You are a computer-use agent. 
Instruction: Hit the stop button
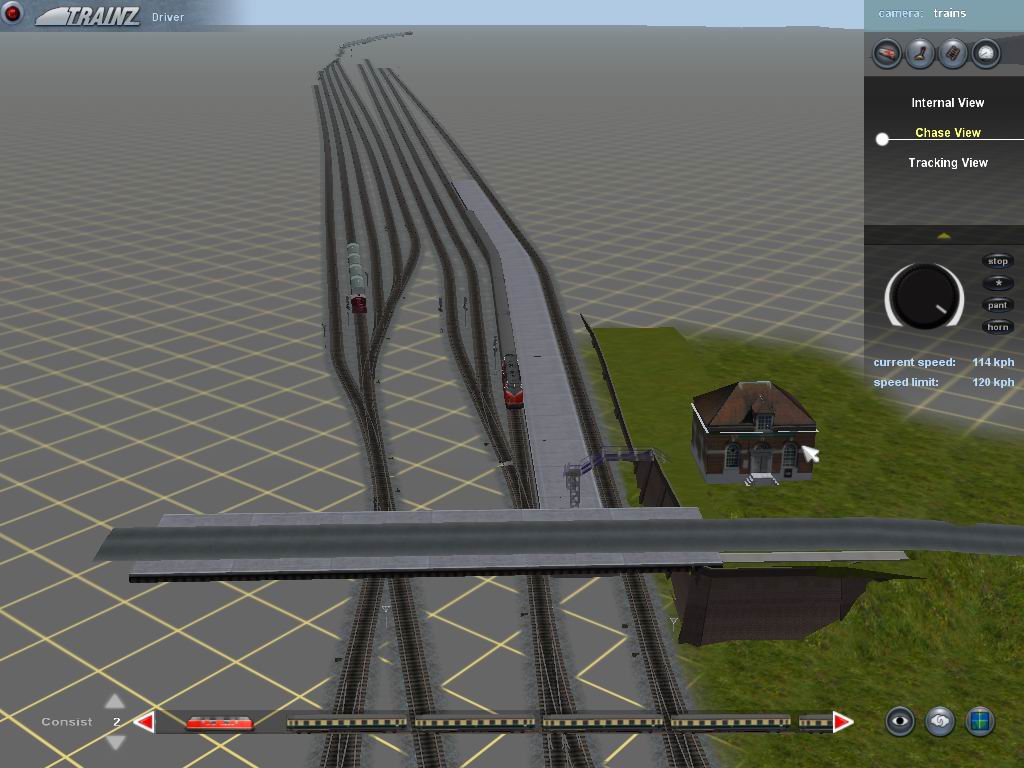tap(998, 261)
